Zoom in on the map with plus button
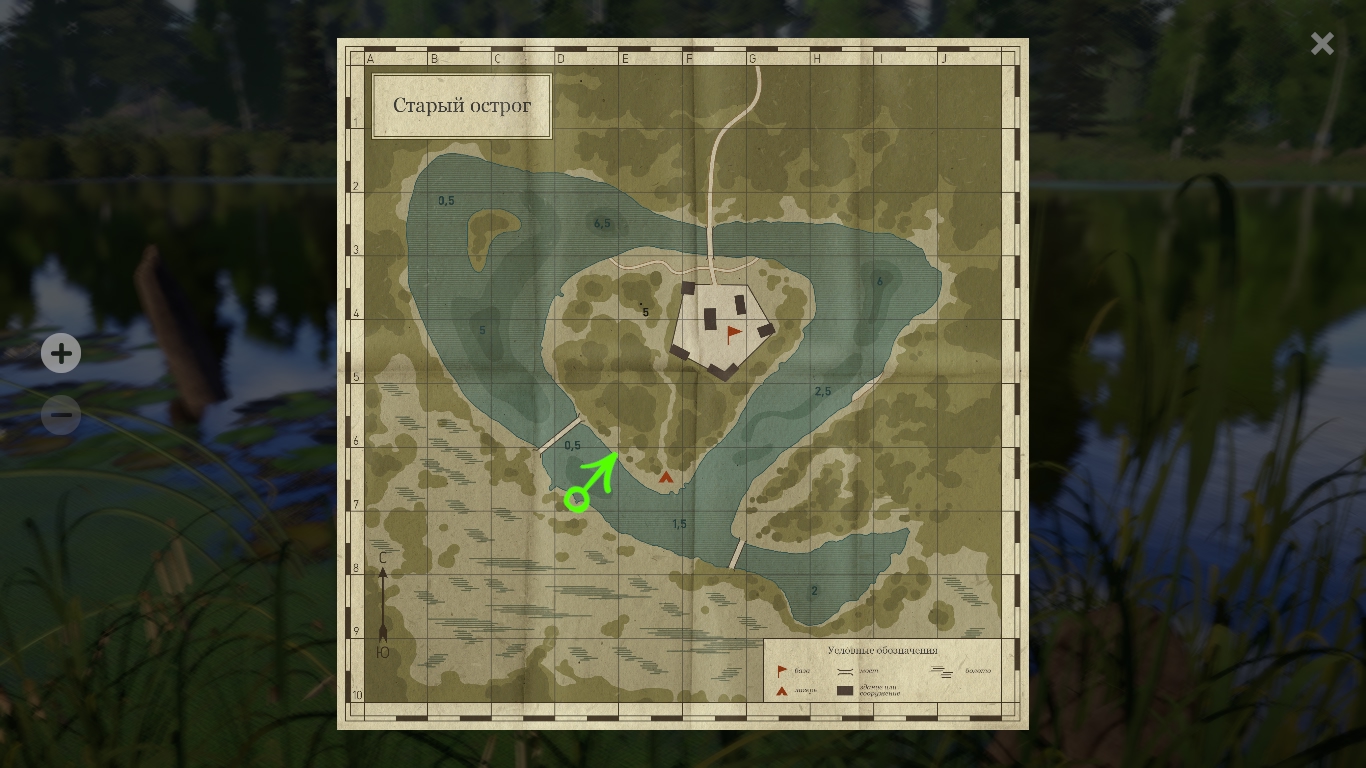The width and height of the screenshot is (1366, 768). pos(61,353)
